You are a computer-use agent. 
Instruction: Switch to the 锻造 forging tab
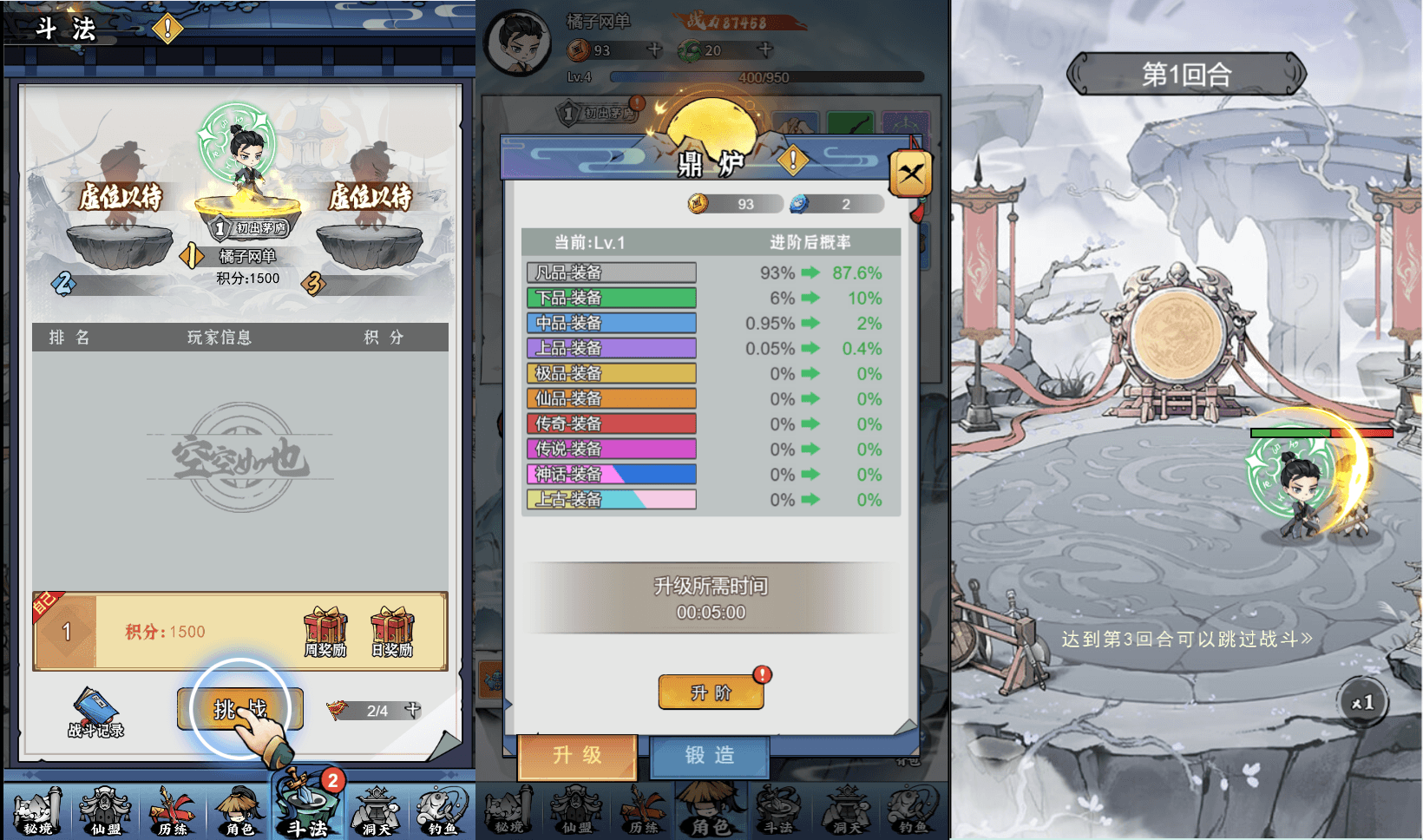pyautogui.click(x=710, y=756)
